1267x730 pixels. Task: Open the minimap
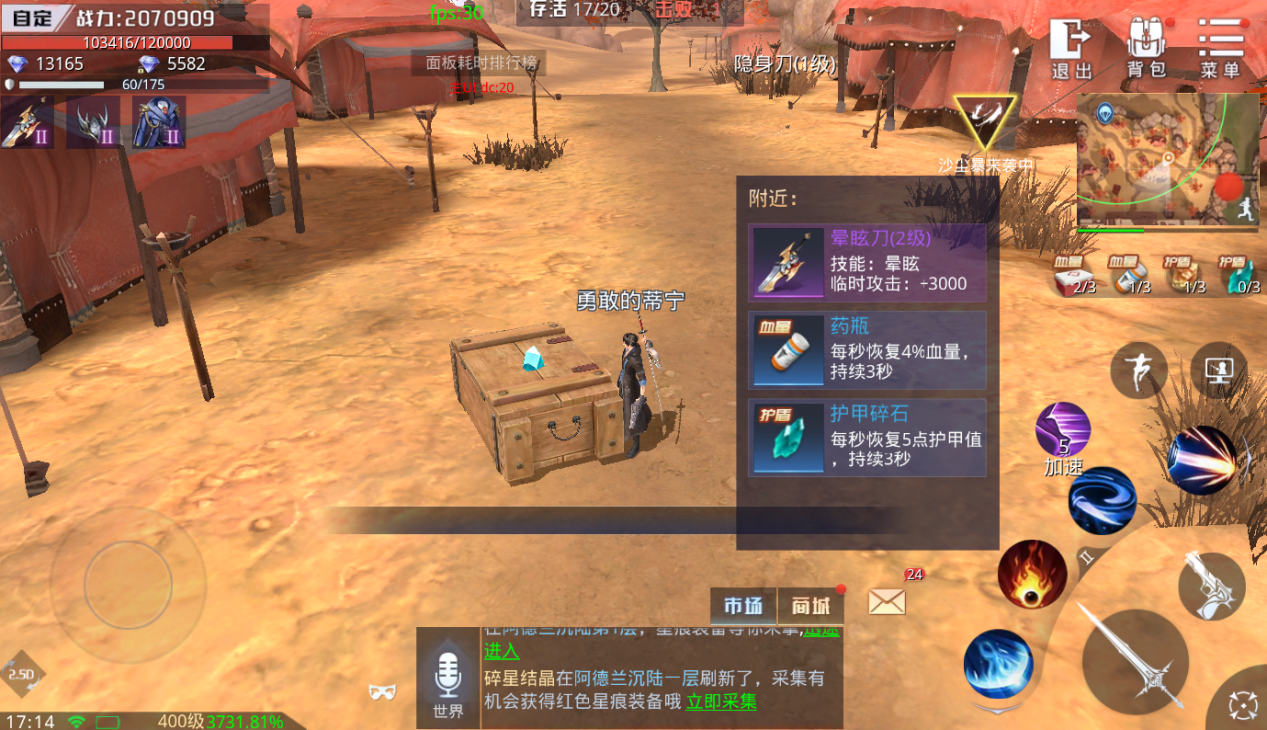1167,160
